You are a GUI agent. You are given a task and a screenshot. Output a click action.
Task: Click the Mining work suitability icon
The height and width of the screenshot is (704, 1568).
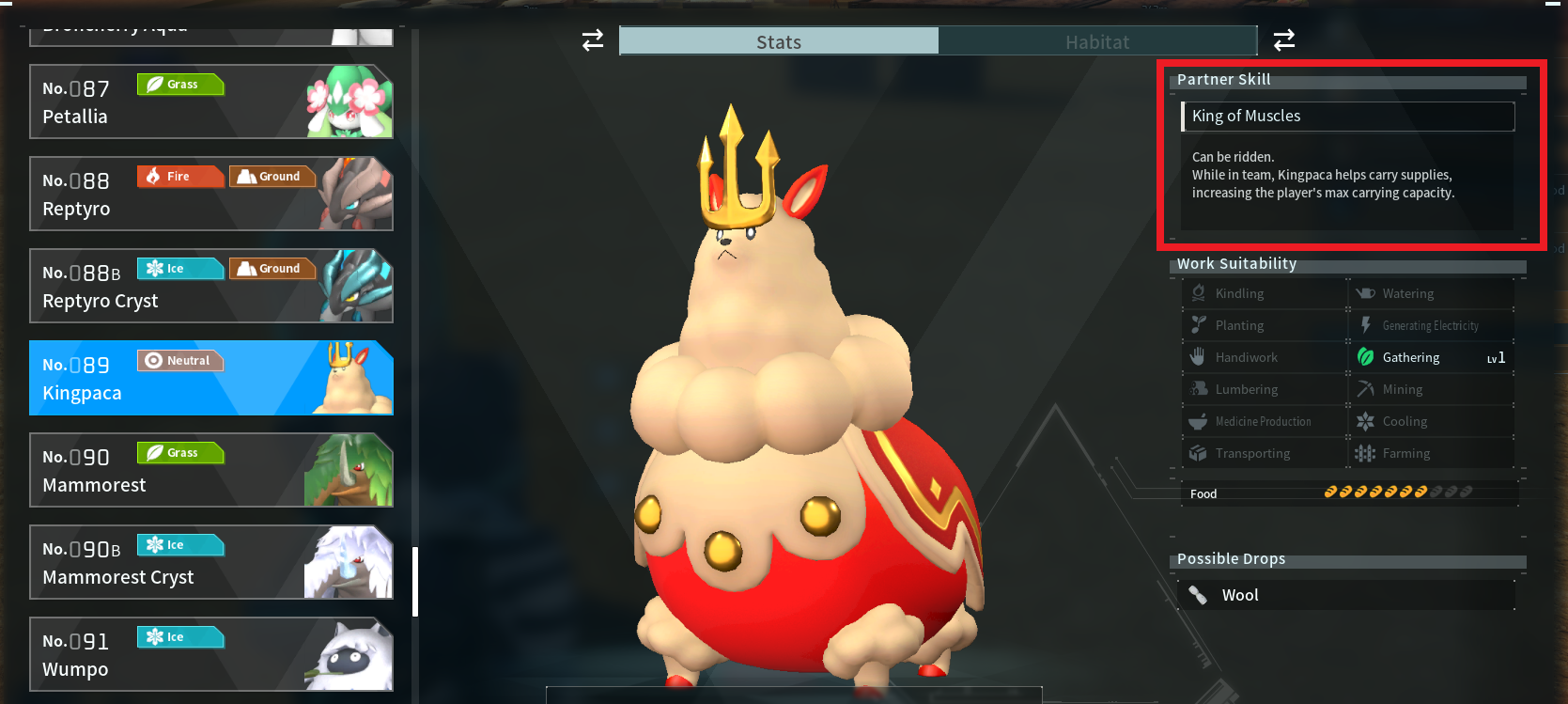[1365, 388]
